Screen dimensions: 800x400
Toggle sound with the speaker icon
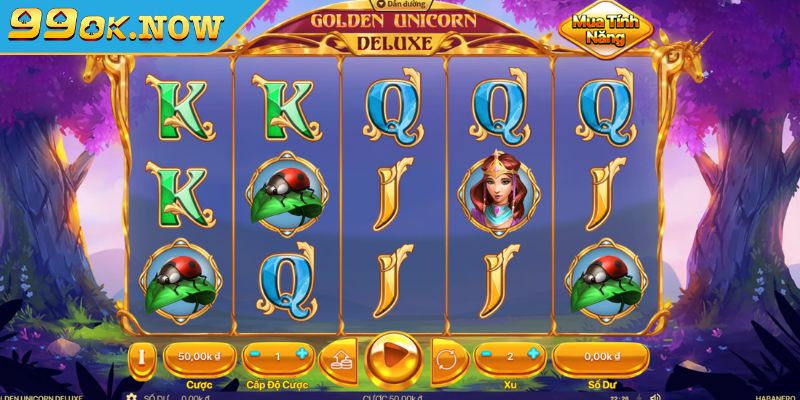coord(655,396)
